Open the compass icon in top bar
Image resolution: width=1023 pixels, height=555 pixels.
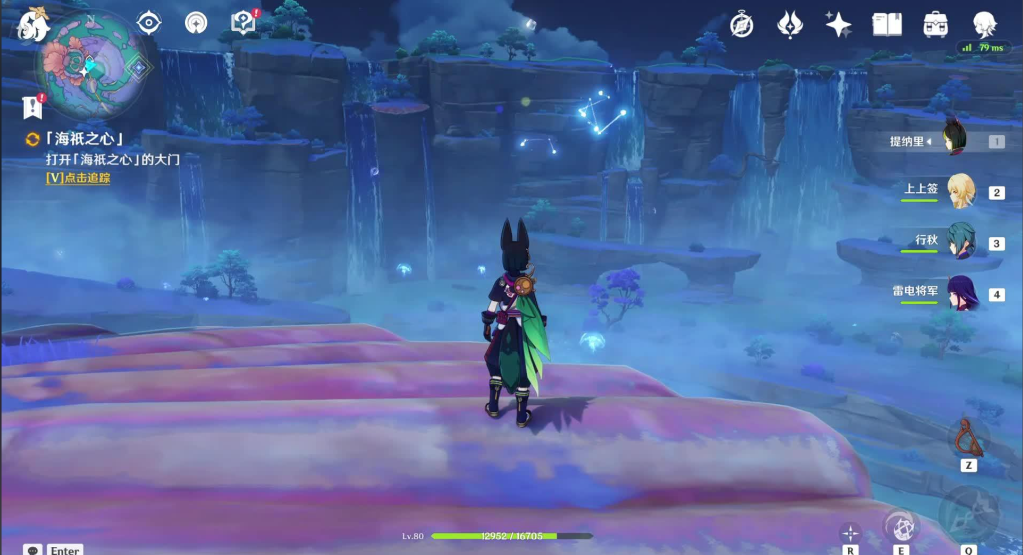click(741, 24)
